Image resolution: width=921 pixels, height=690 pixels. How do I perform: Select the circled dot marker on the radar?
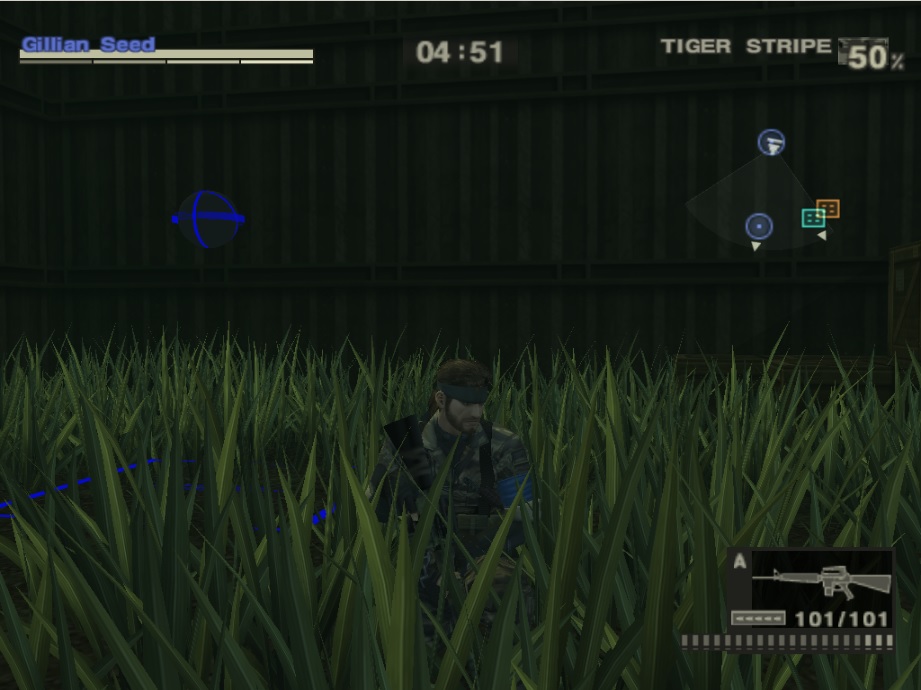(759, 226)
